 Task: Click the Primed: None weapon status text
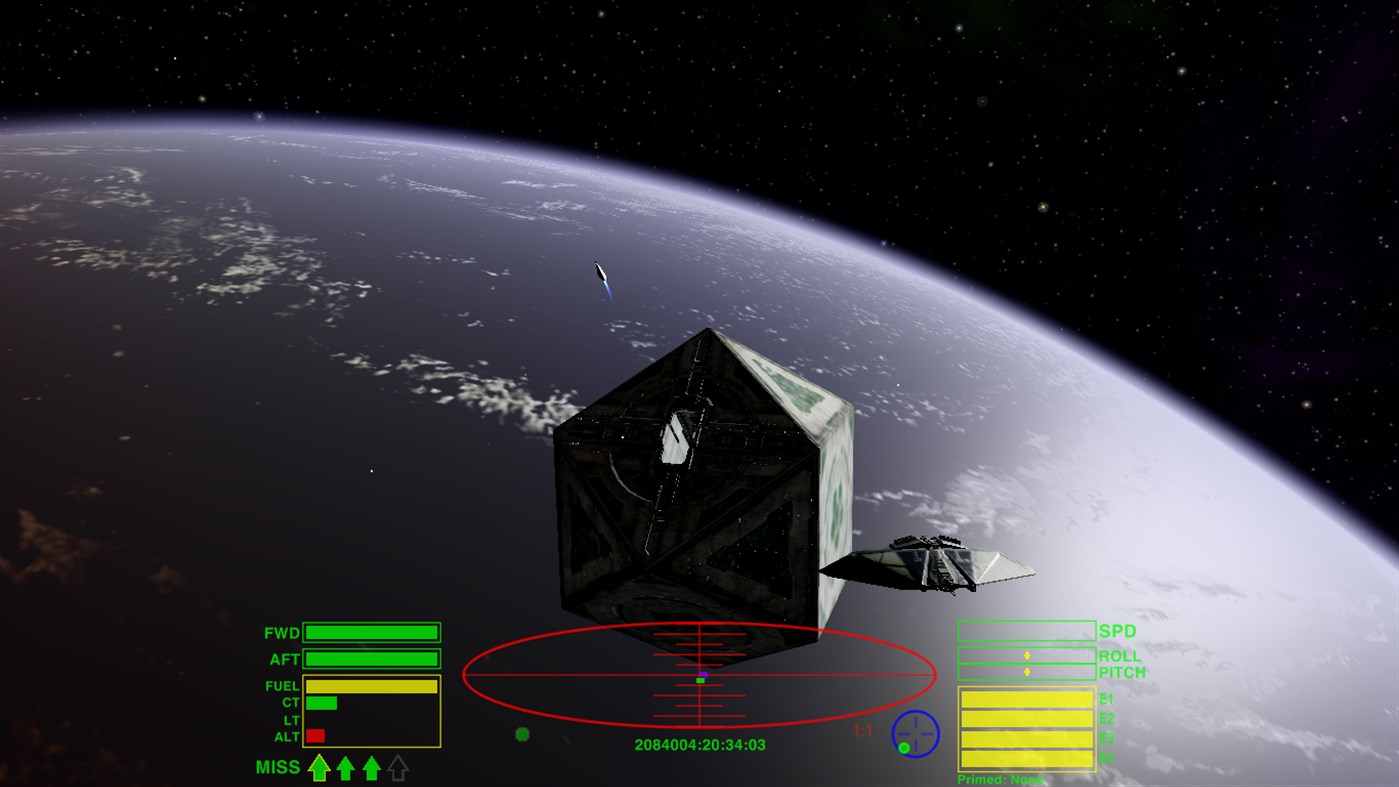[x=1000, y=779]
